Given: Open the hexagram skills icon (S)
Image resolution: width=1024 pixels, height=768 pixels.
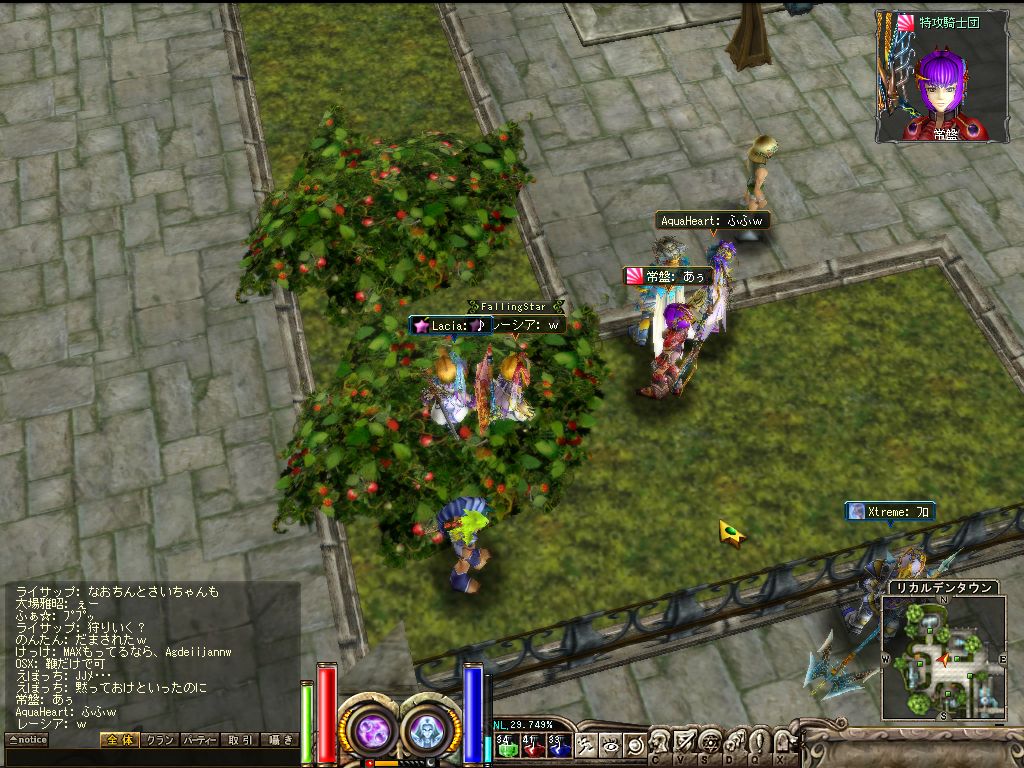Looking at the screenshot, I should coord(710,744).
